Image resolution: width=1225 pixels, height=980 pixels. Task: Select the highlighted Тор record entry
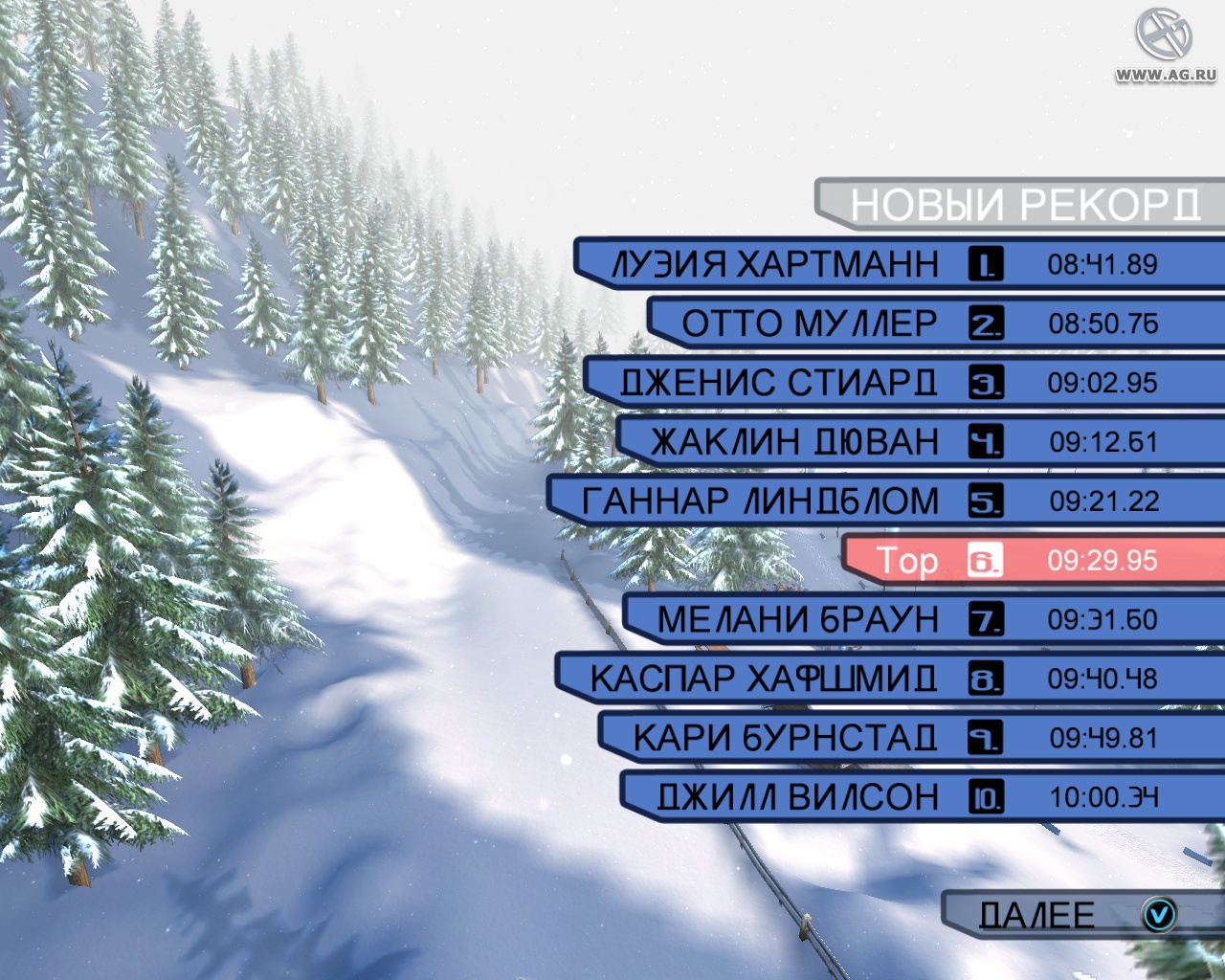[x=911, y=562]
